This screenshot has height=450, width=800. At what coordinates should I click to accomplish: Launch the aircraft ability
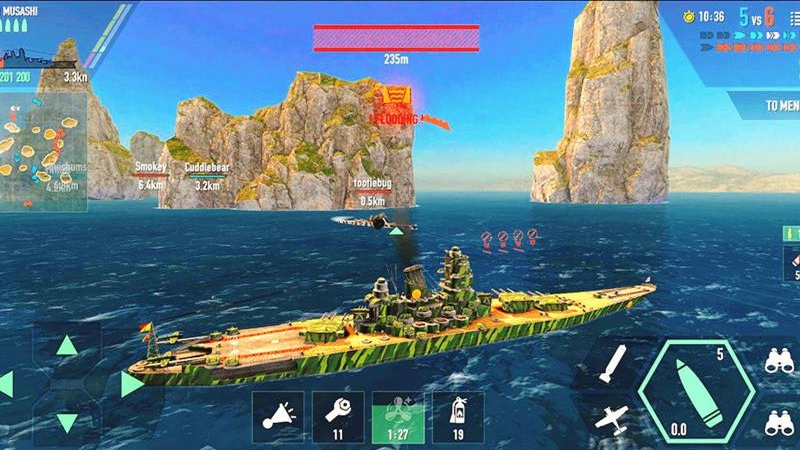click(x=610, y=418)
